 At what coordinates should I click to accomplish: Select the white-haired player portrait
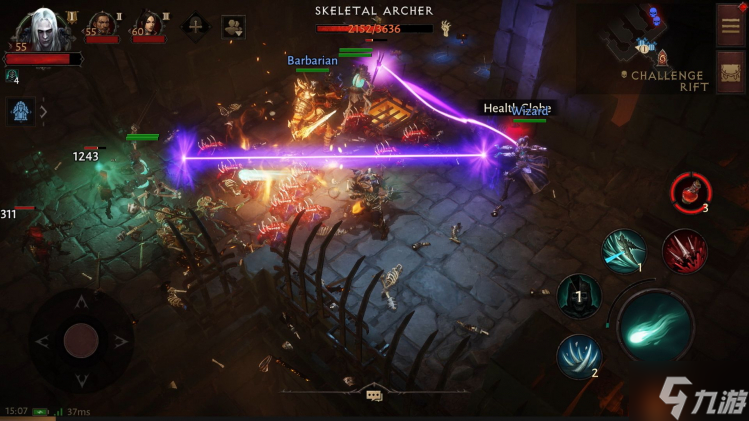tap(43, 26)
